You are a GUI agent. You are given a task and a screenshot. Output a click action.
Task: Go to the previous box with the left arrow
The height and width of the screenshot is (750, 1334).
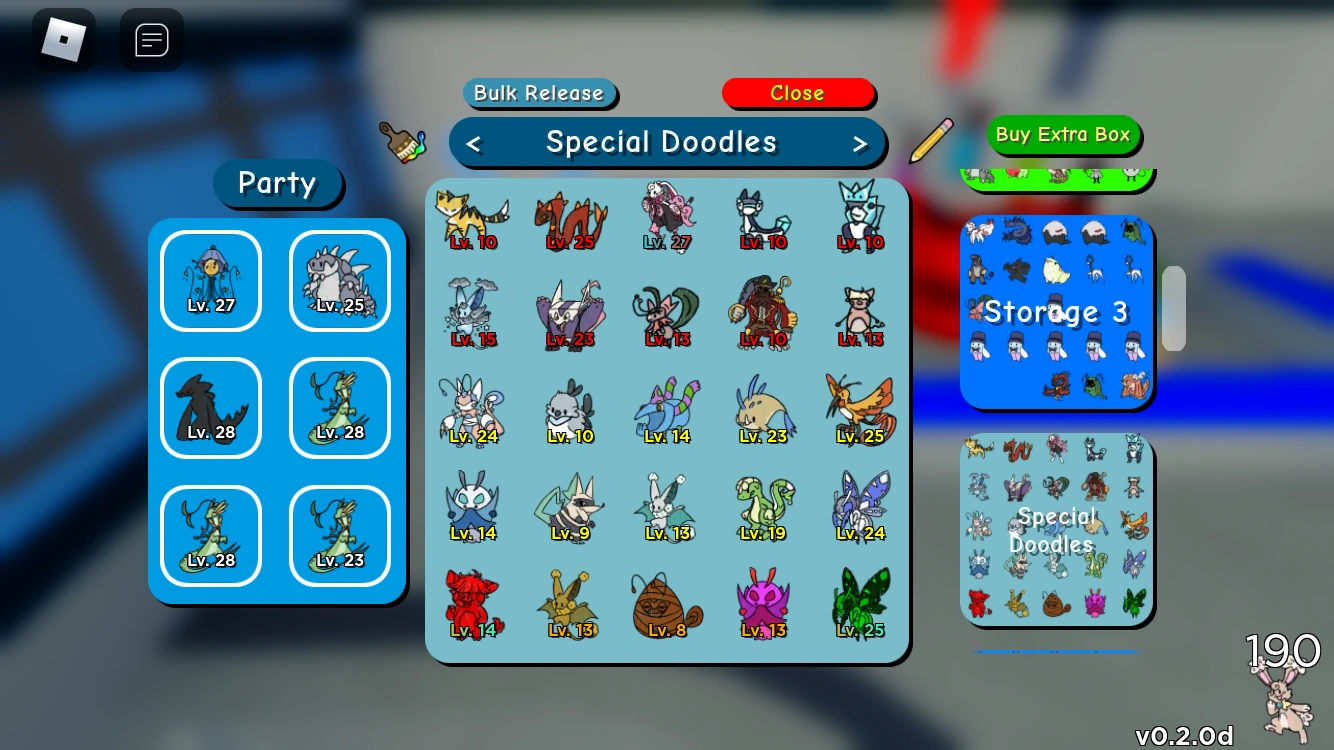pyautogui.click(x=474, y=143)
